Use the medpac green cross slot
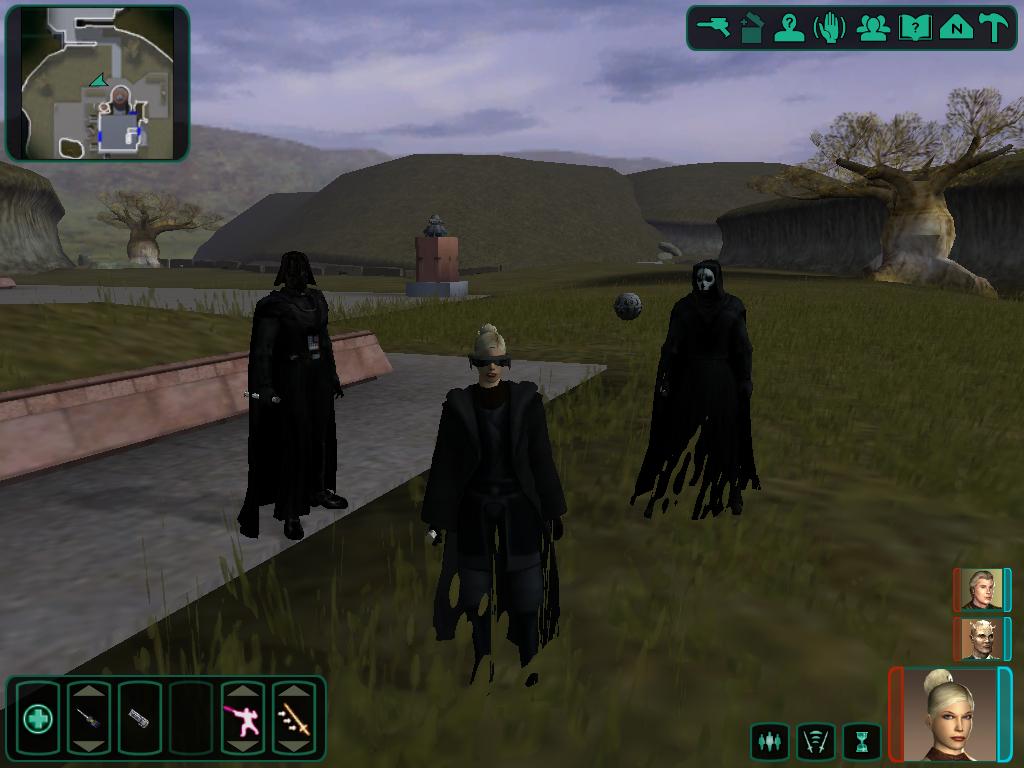The image size is (1024, 768). tap(38, 718)
